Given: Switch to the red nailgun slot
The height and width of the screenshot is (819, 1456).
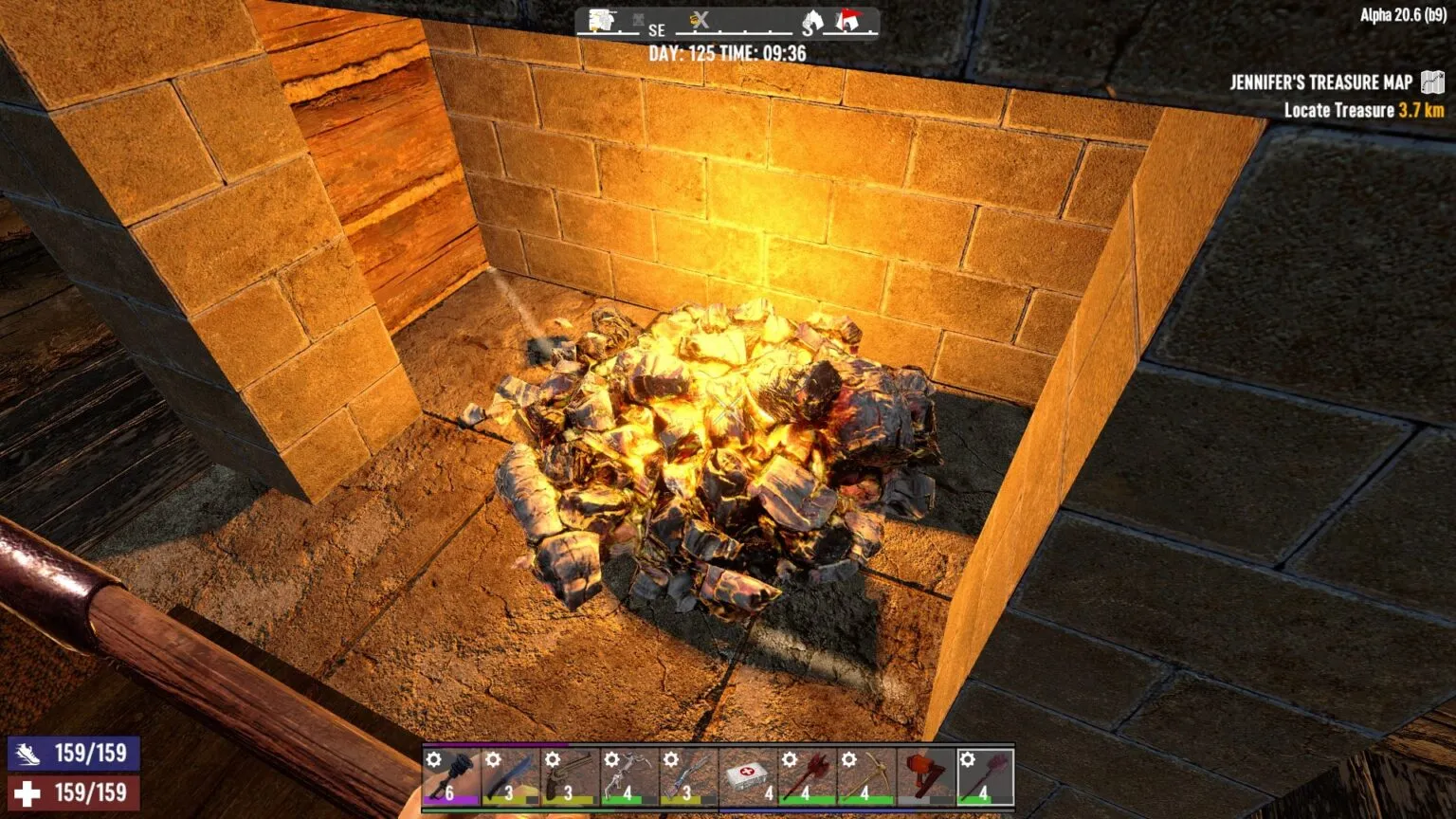Looking at the screenshot, I should 925,776.
